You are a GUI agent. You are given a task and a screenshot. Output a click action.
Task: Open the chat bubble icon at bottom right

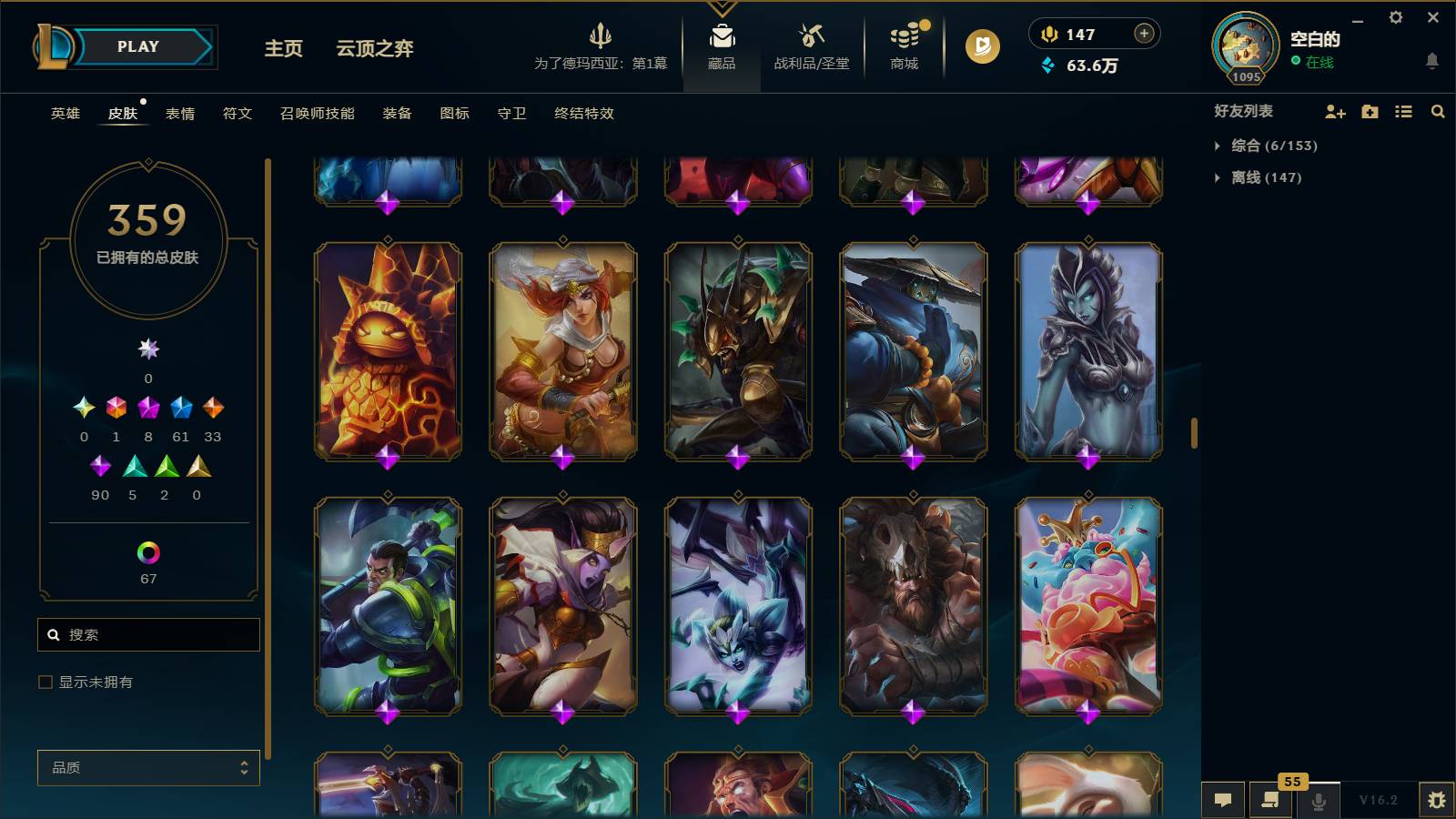pos(1223,800)
